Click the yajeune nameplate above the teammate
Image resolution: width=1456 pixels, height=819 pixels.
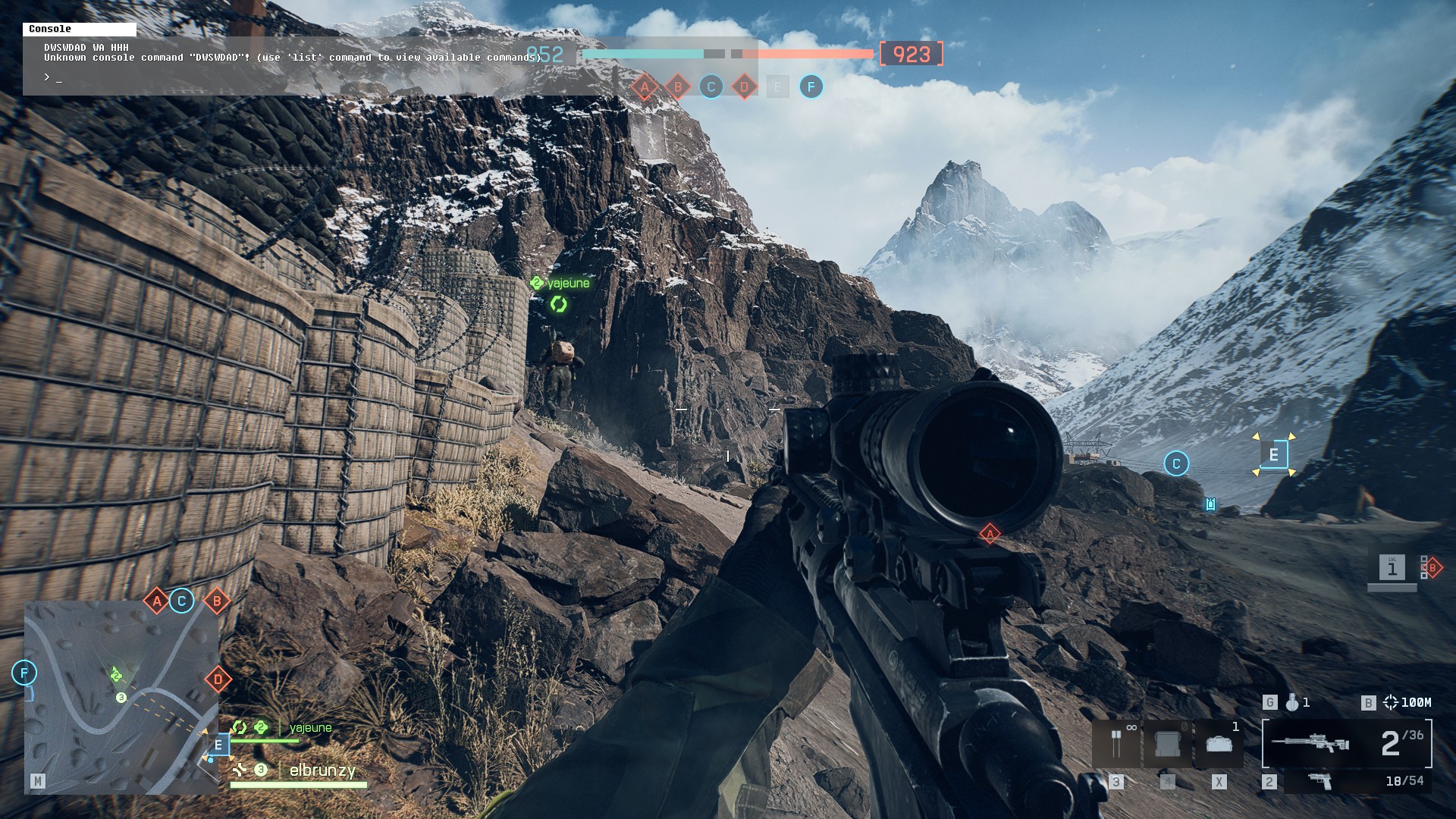coord(567,284)
